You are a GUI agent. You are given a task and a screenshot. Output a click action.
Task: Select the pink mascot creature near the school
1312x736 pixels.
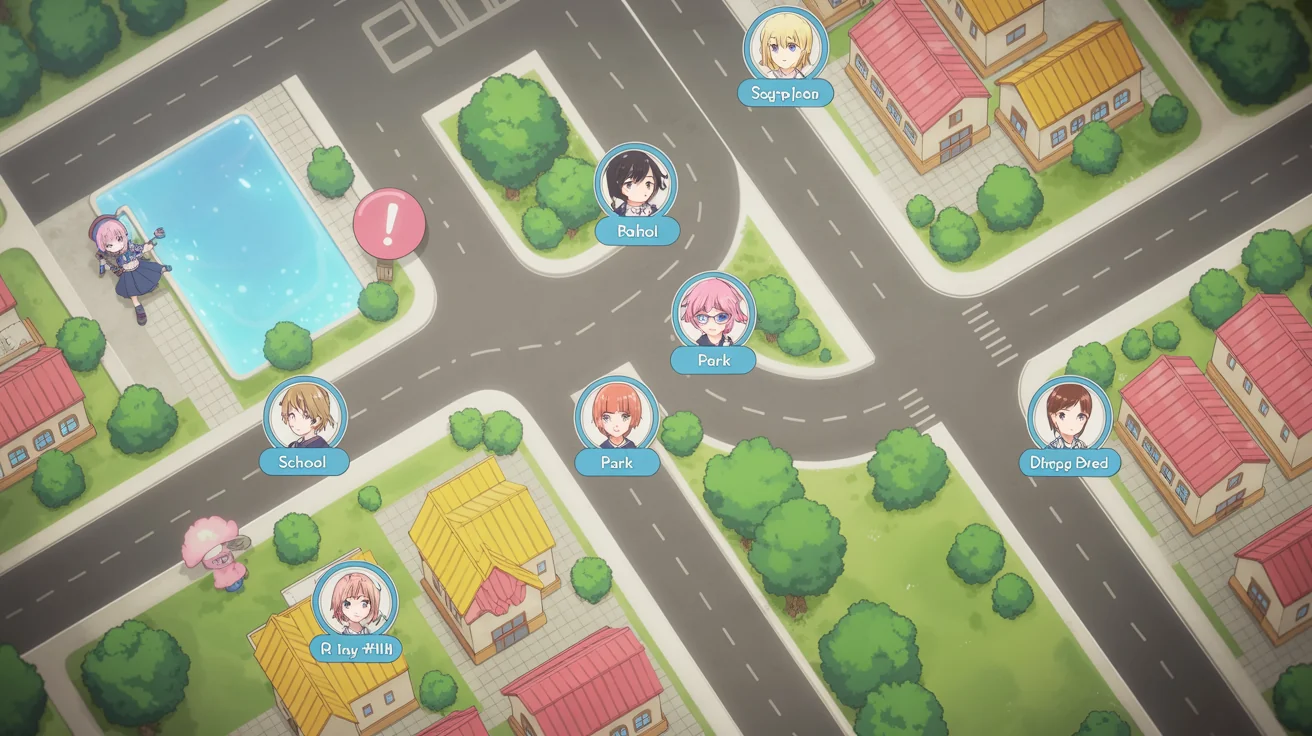point(222,548)
